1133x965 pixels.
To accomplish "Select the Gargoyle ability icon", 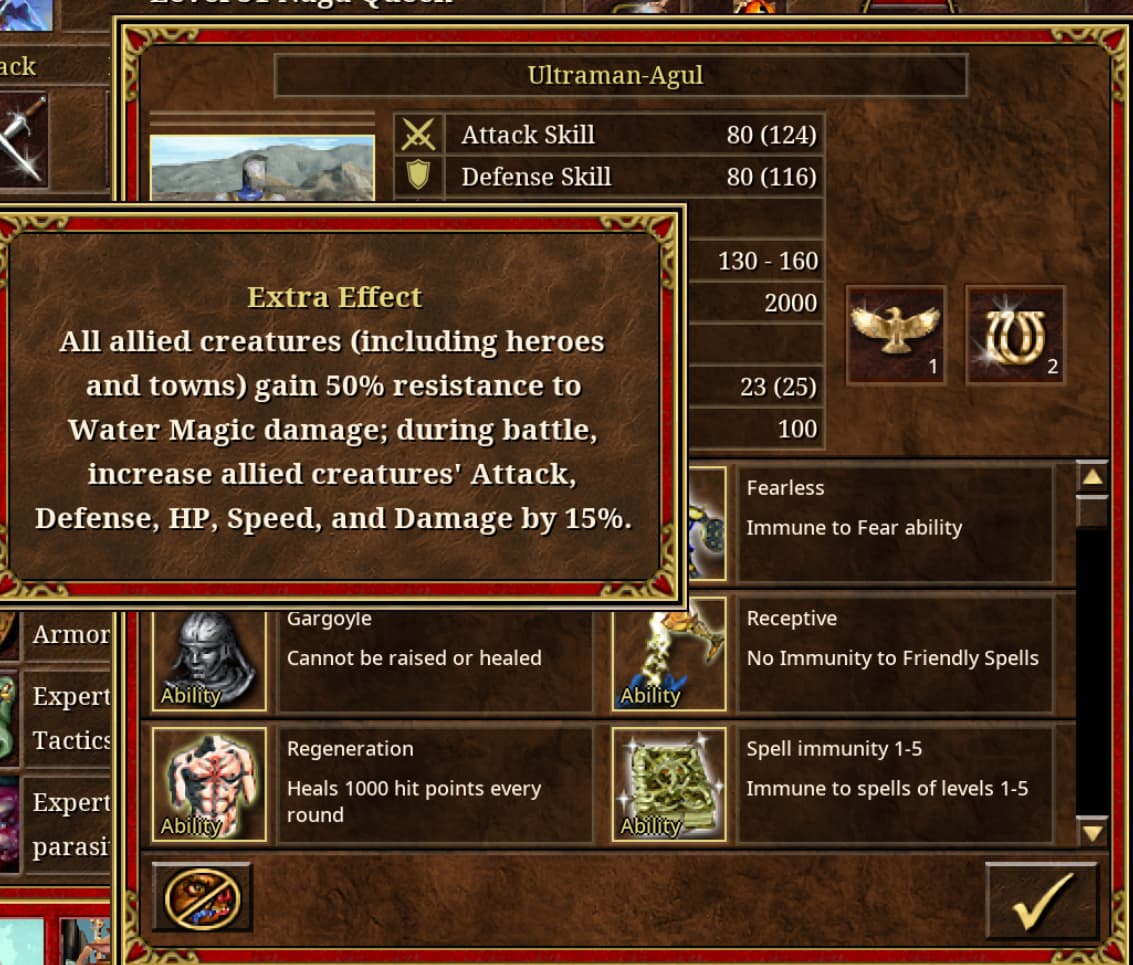I will pos(209,655).
